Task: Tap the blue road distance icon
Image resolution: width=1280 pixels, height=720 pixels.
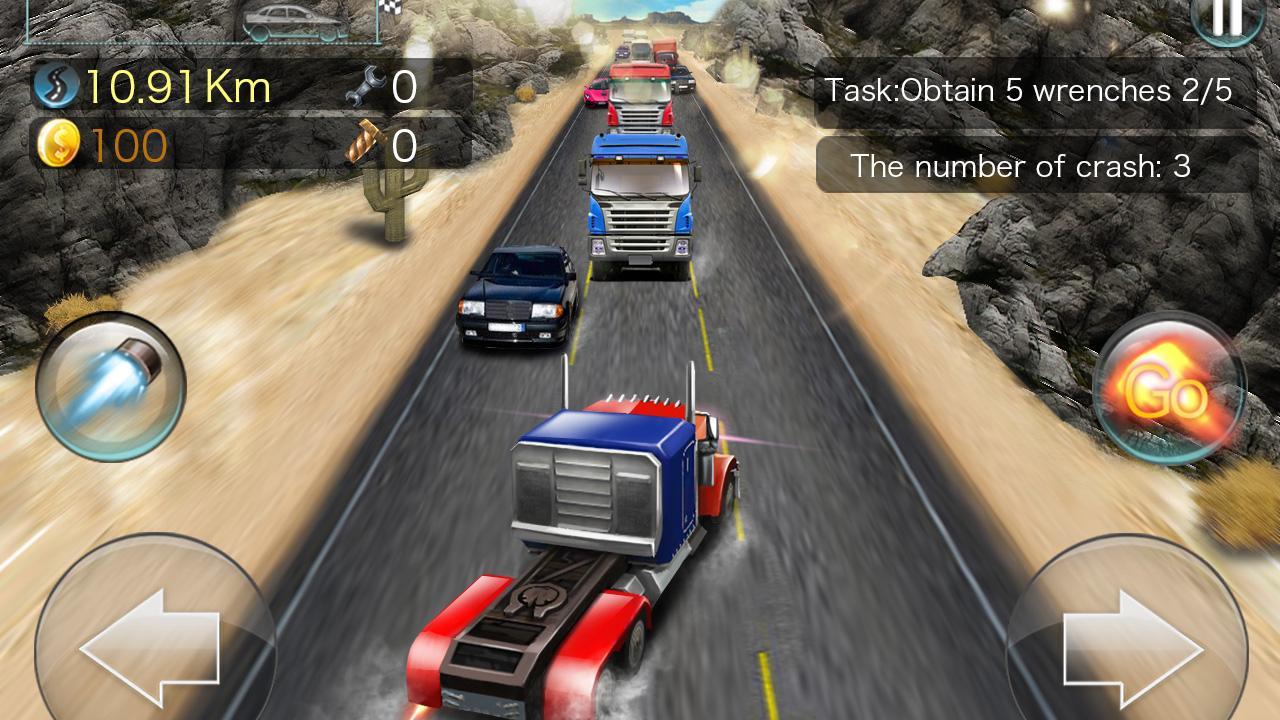Action: click(x=55, y=85)
